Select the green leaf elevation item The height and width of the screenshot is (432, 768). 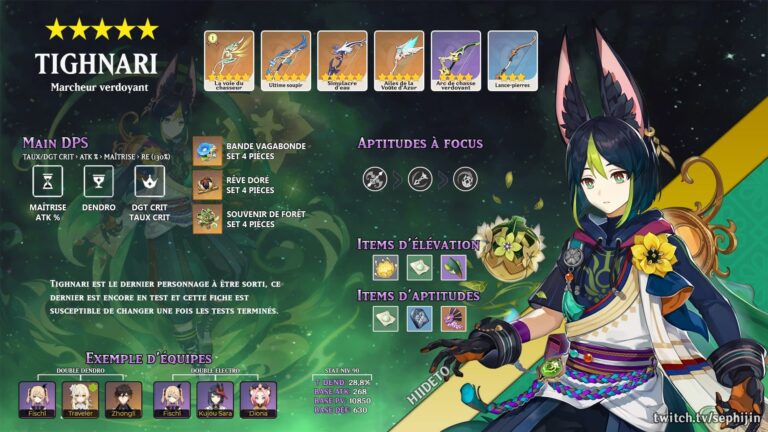(453, 267)
